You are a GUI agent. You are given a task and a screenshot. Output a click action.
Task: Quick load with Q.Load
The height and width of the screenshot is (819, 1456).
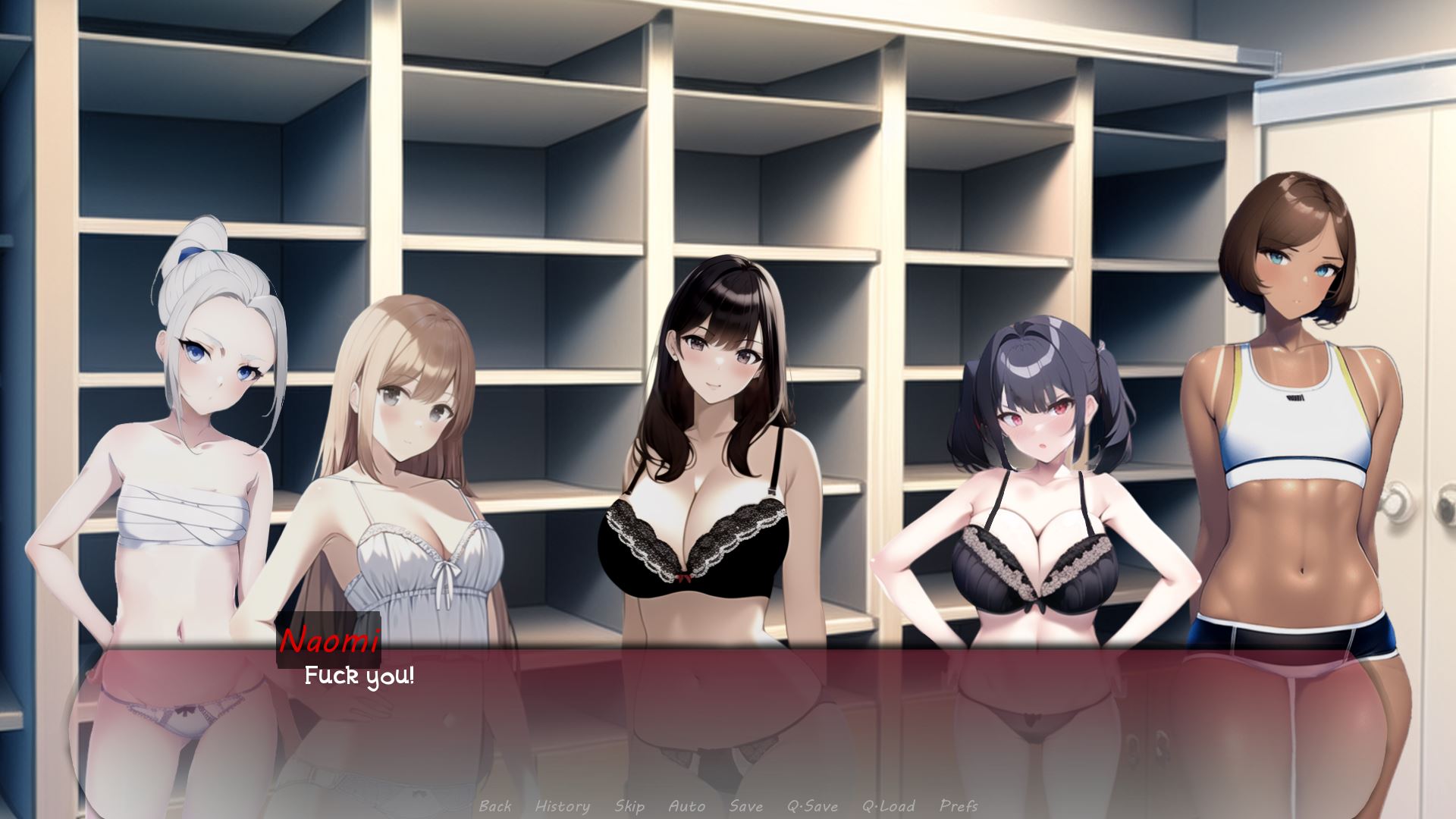[x=888, y=806]
